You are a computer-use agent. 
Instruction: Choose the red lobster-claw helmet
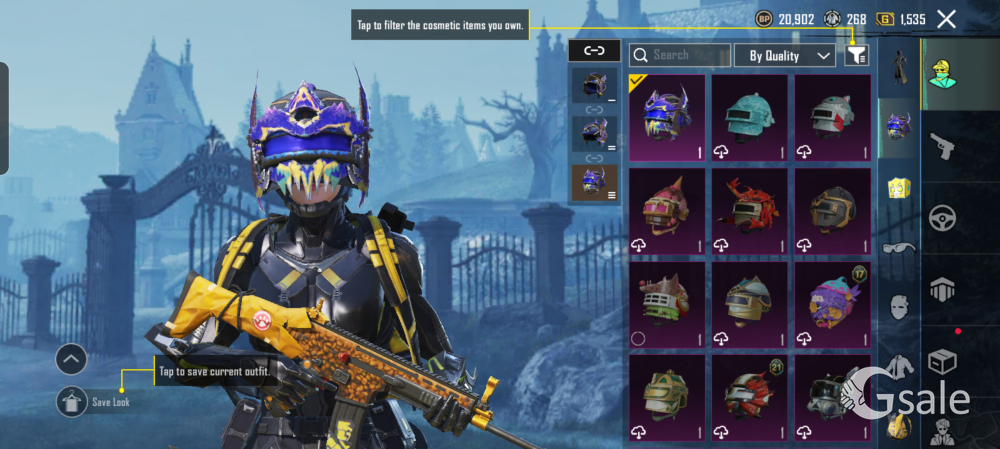pos(749,210)
